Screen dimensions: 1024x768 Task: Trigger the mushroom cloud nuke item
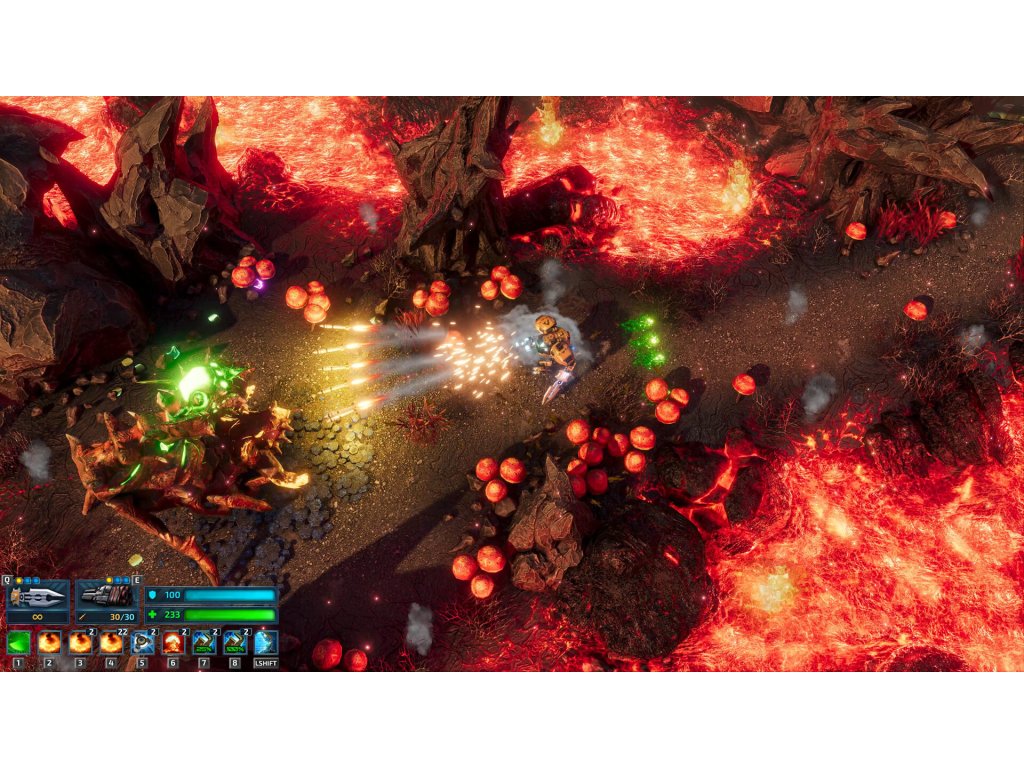pyautogui.click(x=173, y=642)
